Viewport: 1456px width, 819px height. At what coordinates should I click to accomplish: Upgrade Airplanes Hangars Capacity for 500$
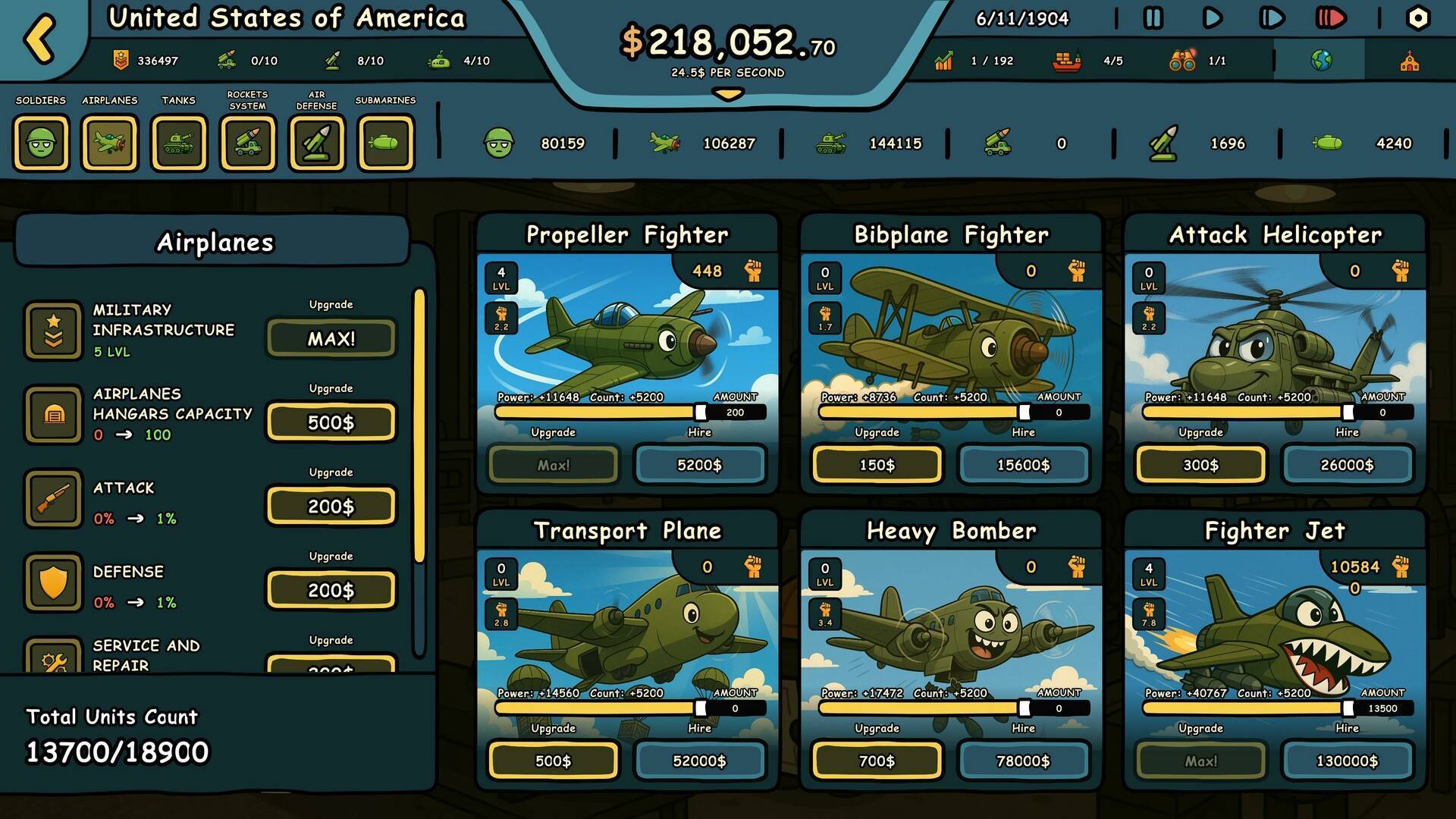[x=331, y=422]
